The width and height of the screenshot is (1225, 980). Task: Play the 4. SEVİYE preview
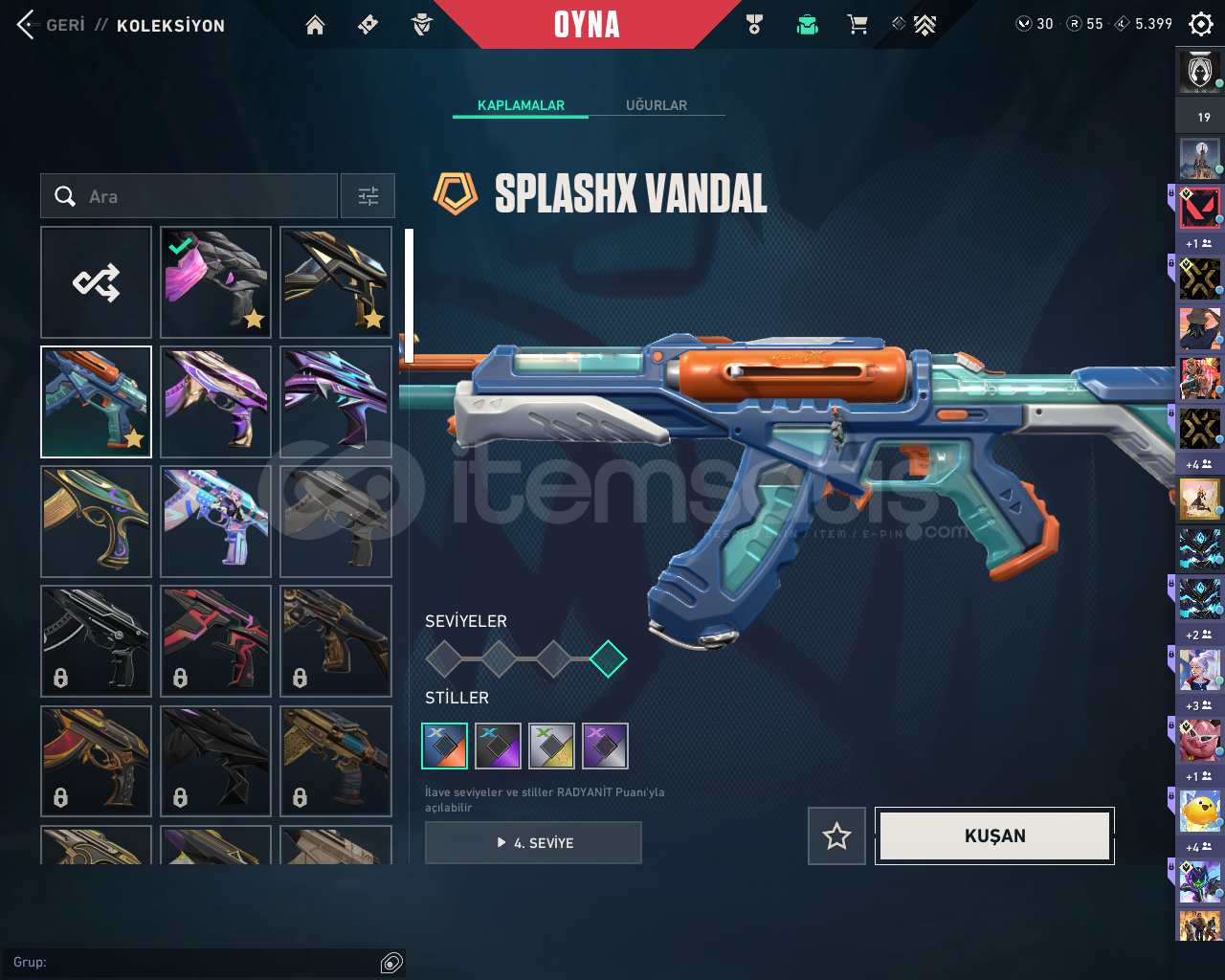pyautogui.click(x=533, y=843)
